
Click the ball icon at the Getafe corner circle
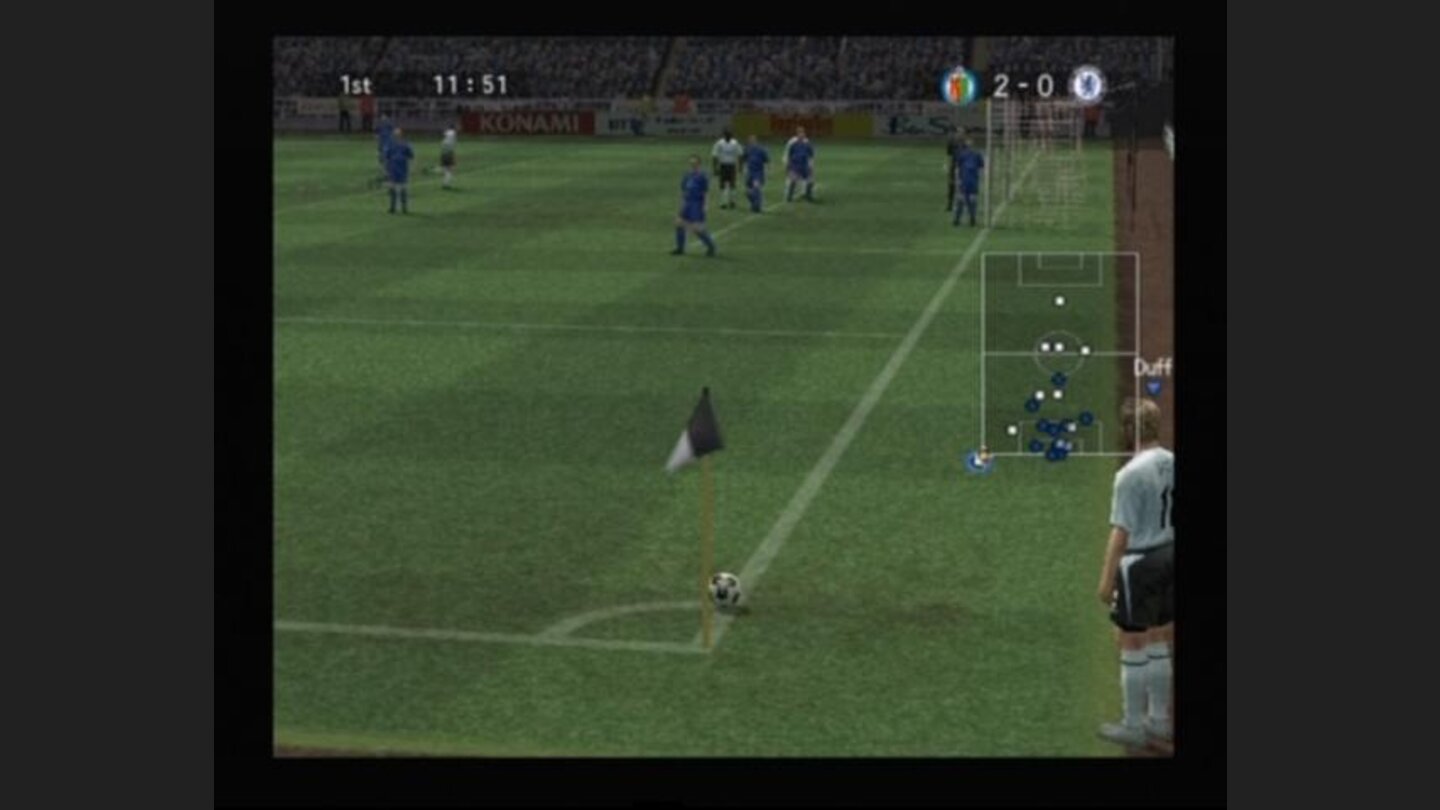[727, 589]
